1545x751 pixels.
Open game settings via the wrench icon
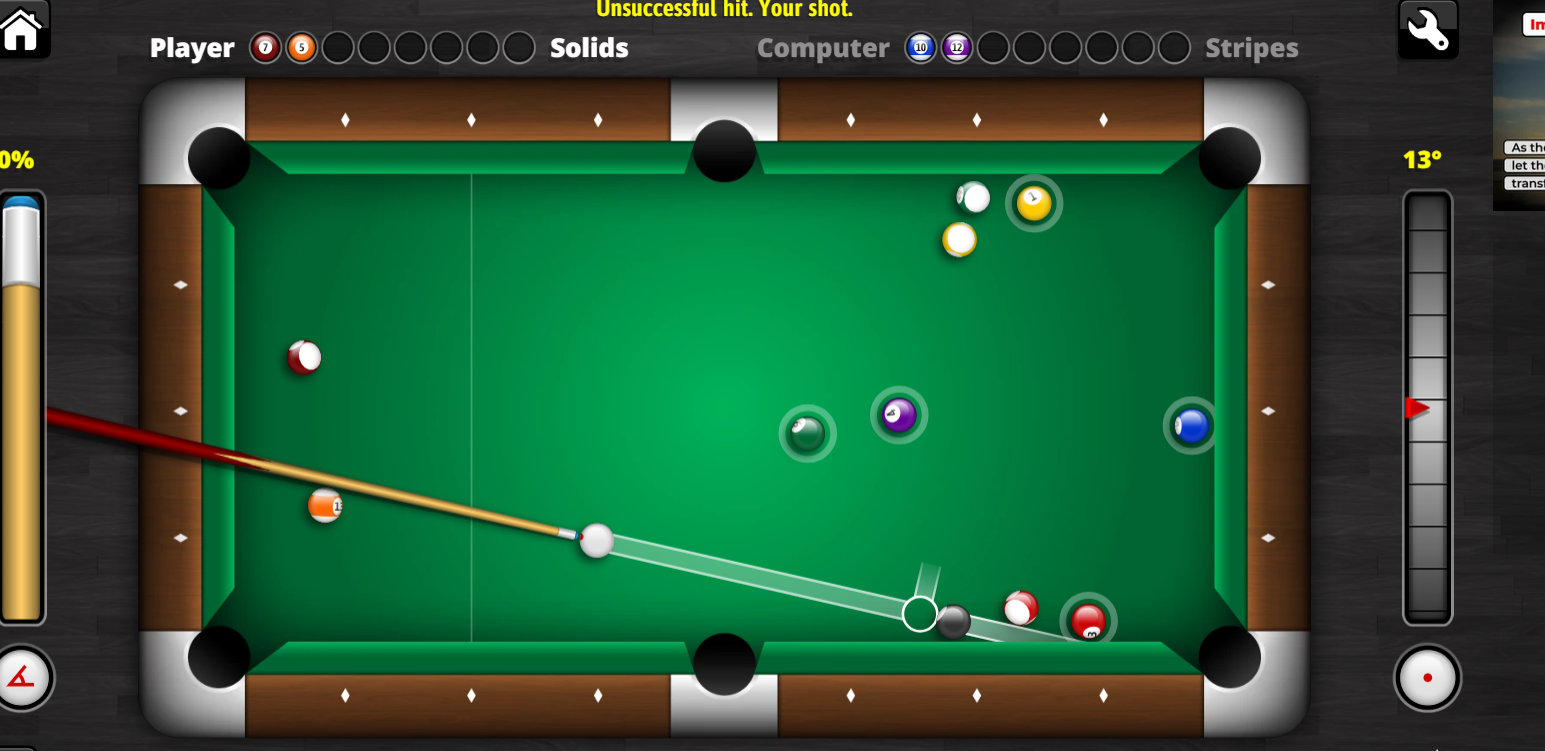point(1428,30)
